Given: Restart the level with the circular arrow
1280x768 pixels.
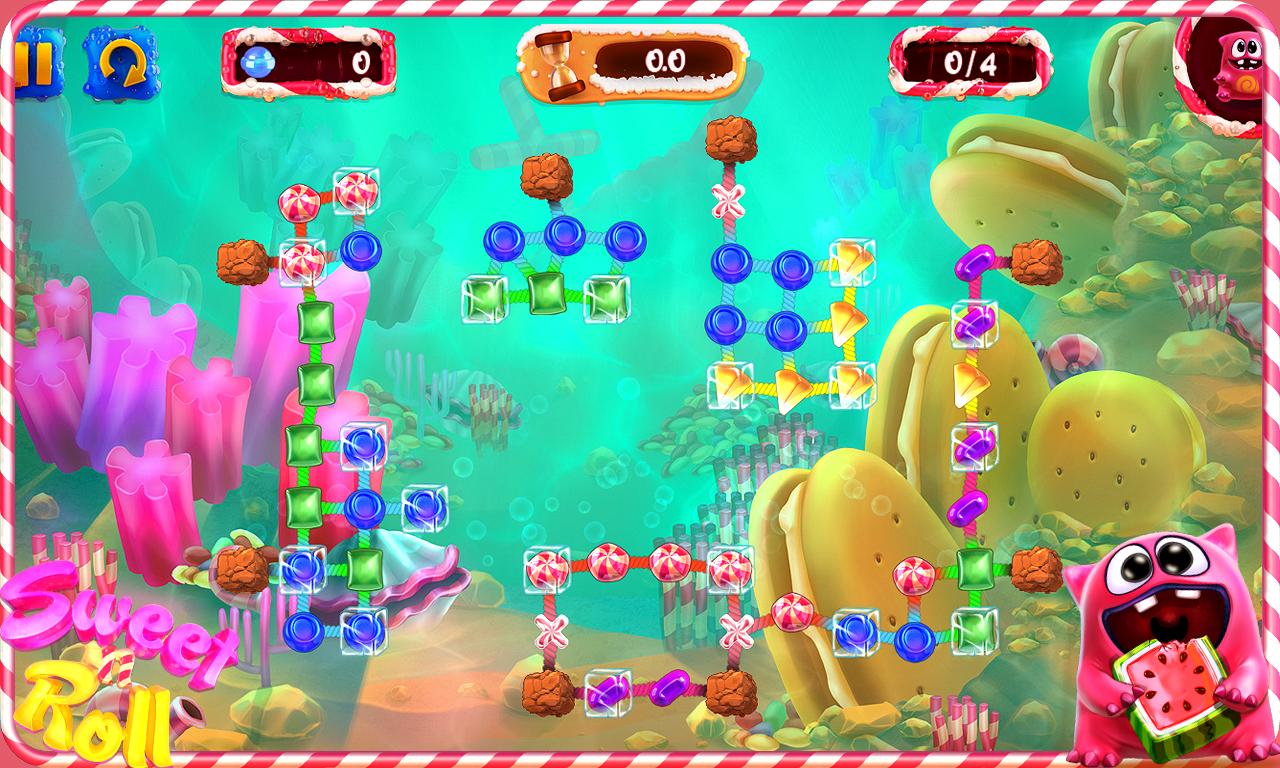Looking at the screenshot, I should tap(120, 62).
